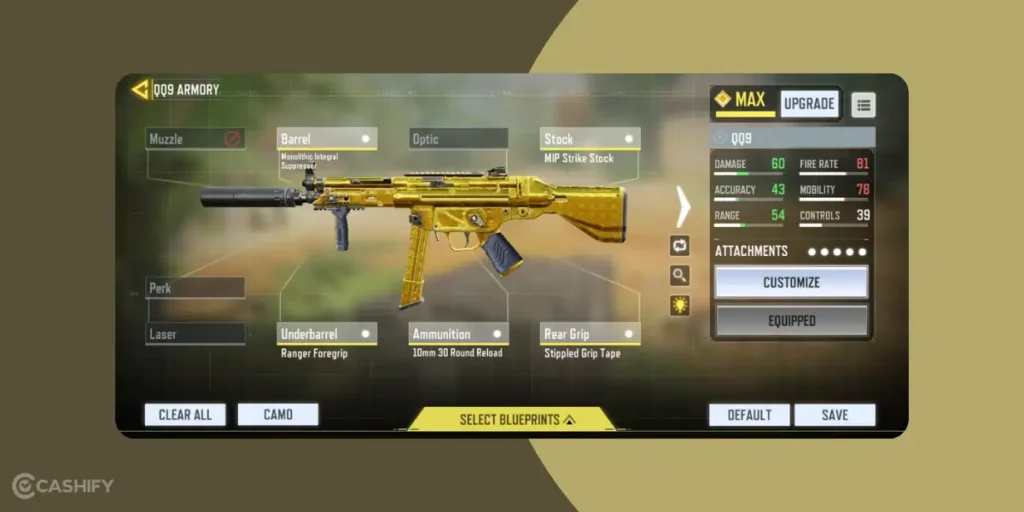1024x512 pixels.
Task: Expand Select Blueprints panel
Action: (512, 419)
